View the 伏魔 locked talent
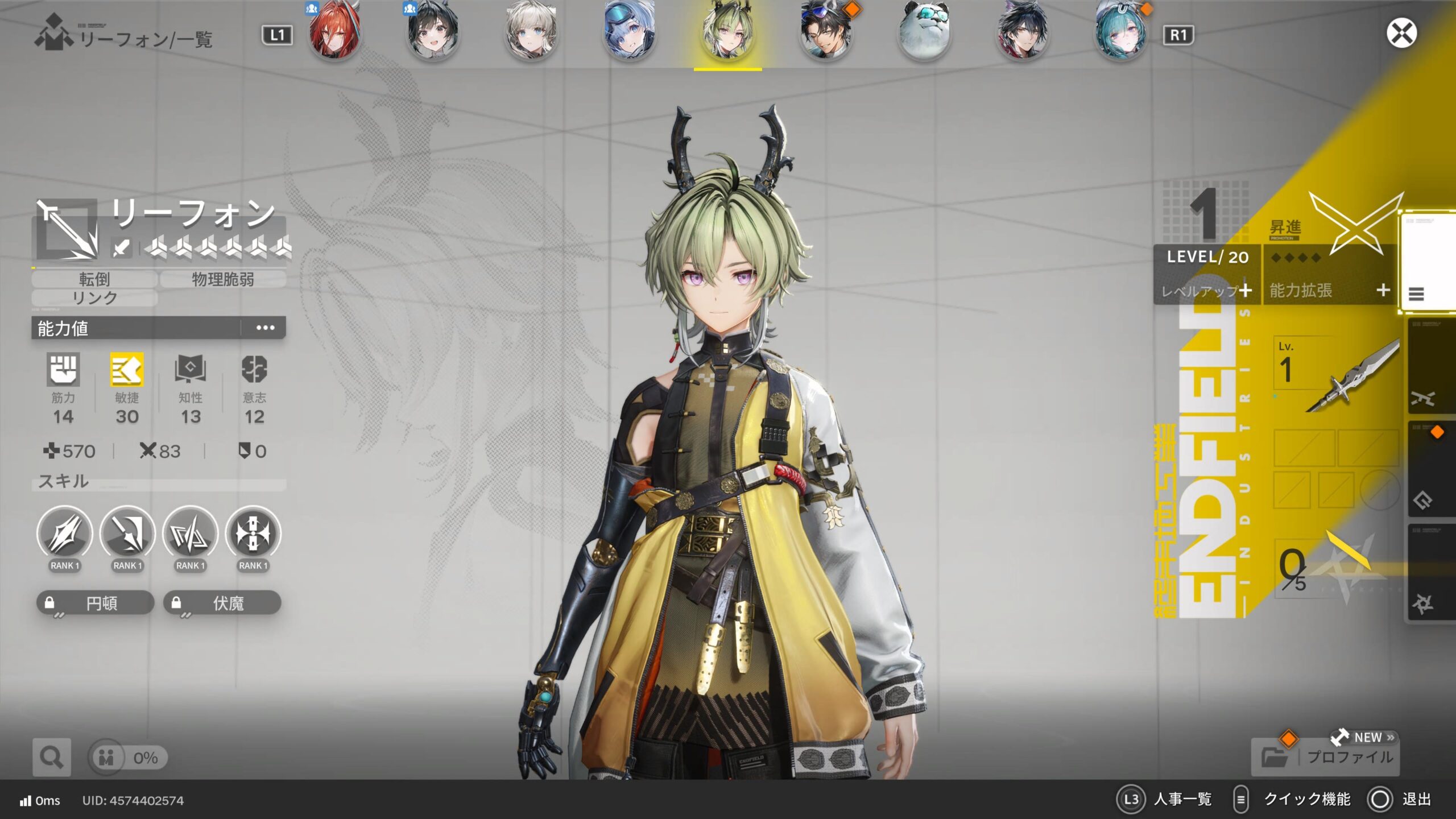The image size is (1456, 819). coord(222,603)
